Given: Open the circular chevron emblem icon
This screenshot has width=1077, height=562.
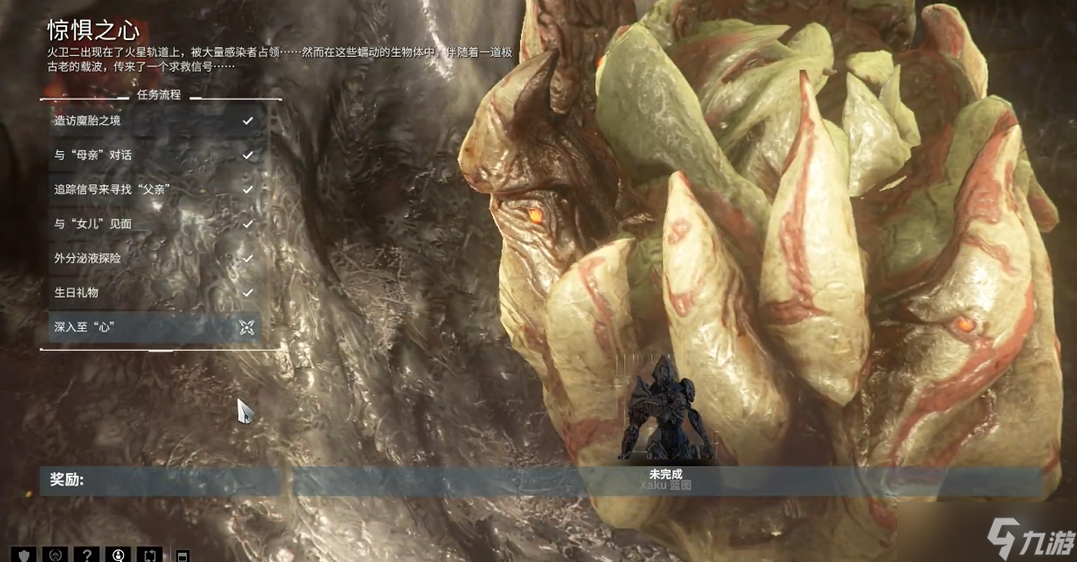Looking at the screenshot, I should 56,554.
